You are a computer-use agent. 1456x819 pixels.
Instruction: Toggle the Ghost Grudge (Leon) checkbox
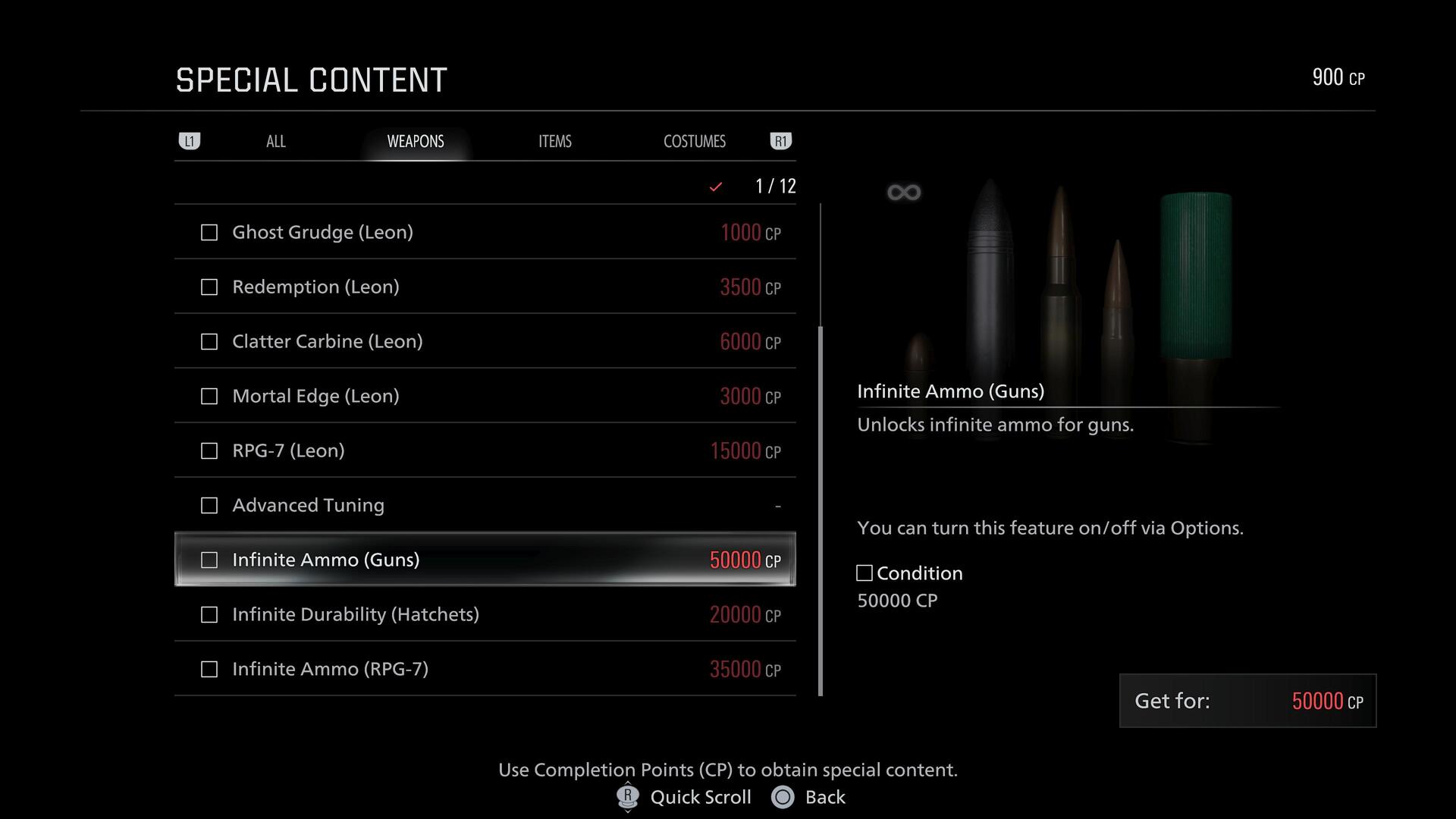point(209,233)
